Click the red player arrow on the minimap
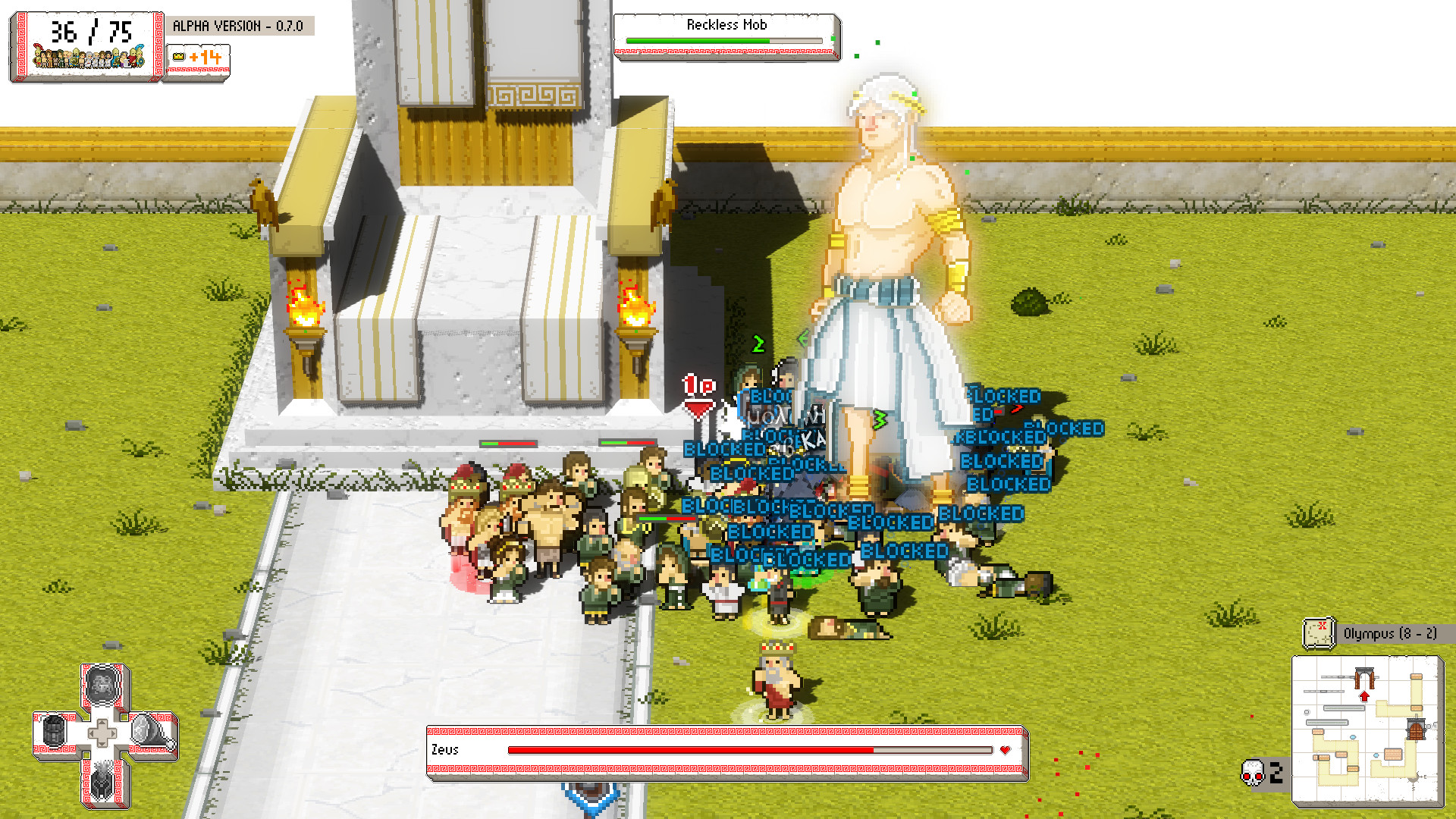This screenshot has width=1456, height=819. pyautogui.click(x=1364, y=696)
